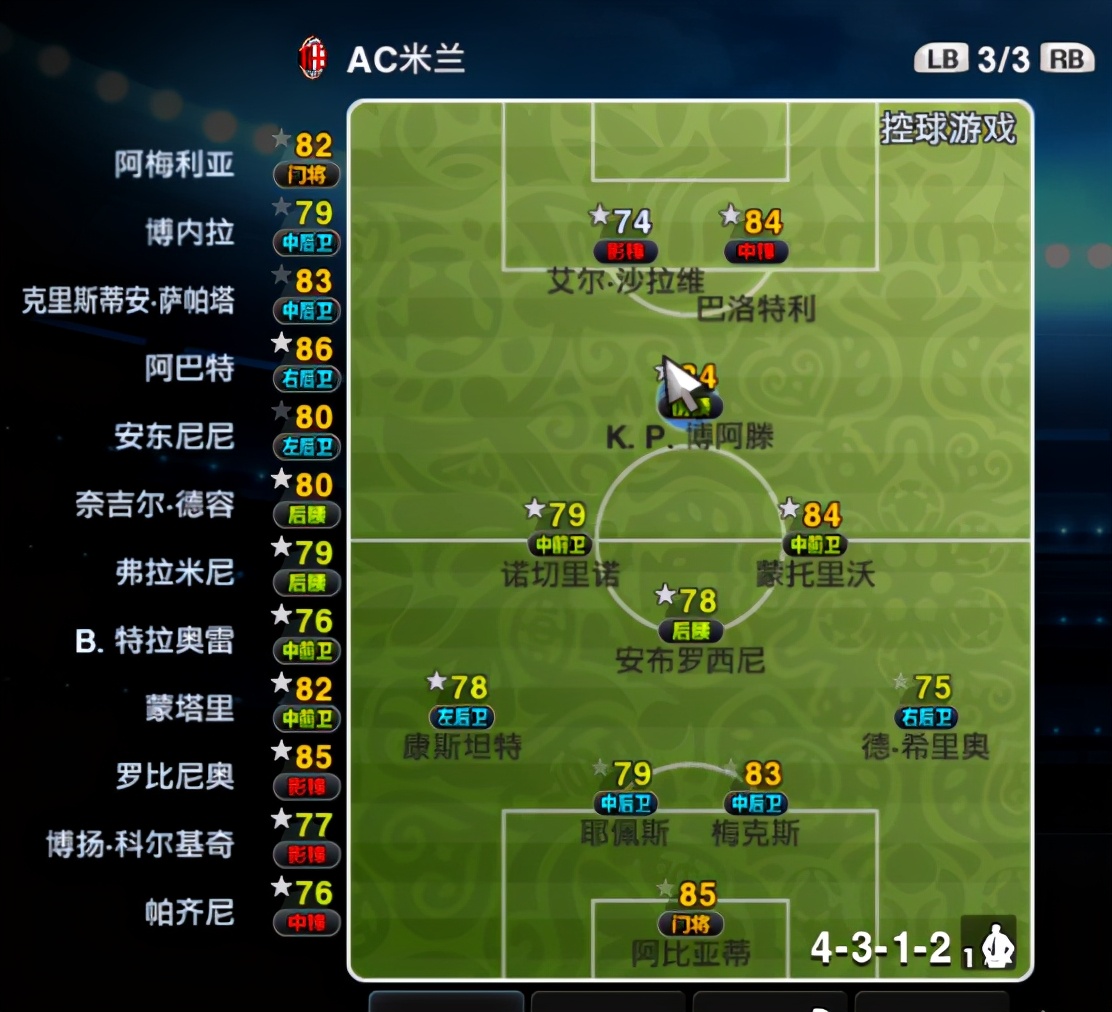
Task: Select 奈吉尔·德容 from the bench list
Action: (155, 505)
